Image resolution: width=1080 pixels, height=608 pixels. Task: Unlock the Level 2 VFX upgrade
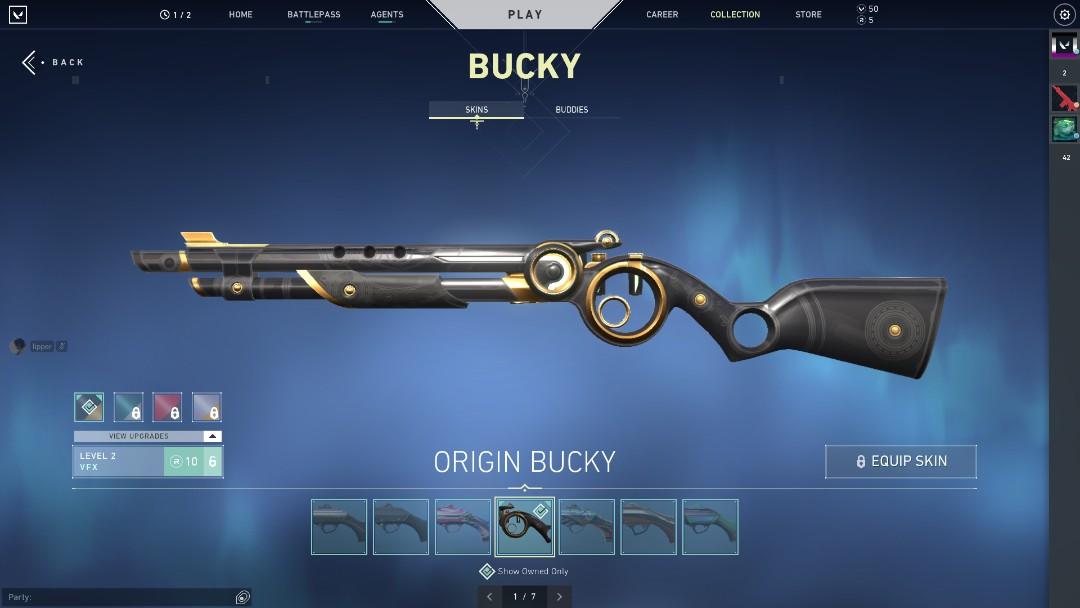tap(193, 461)
